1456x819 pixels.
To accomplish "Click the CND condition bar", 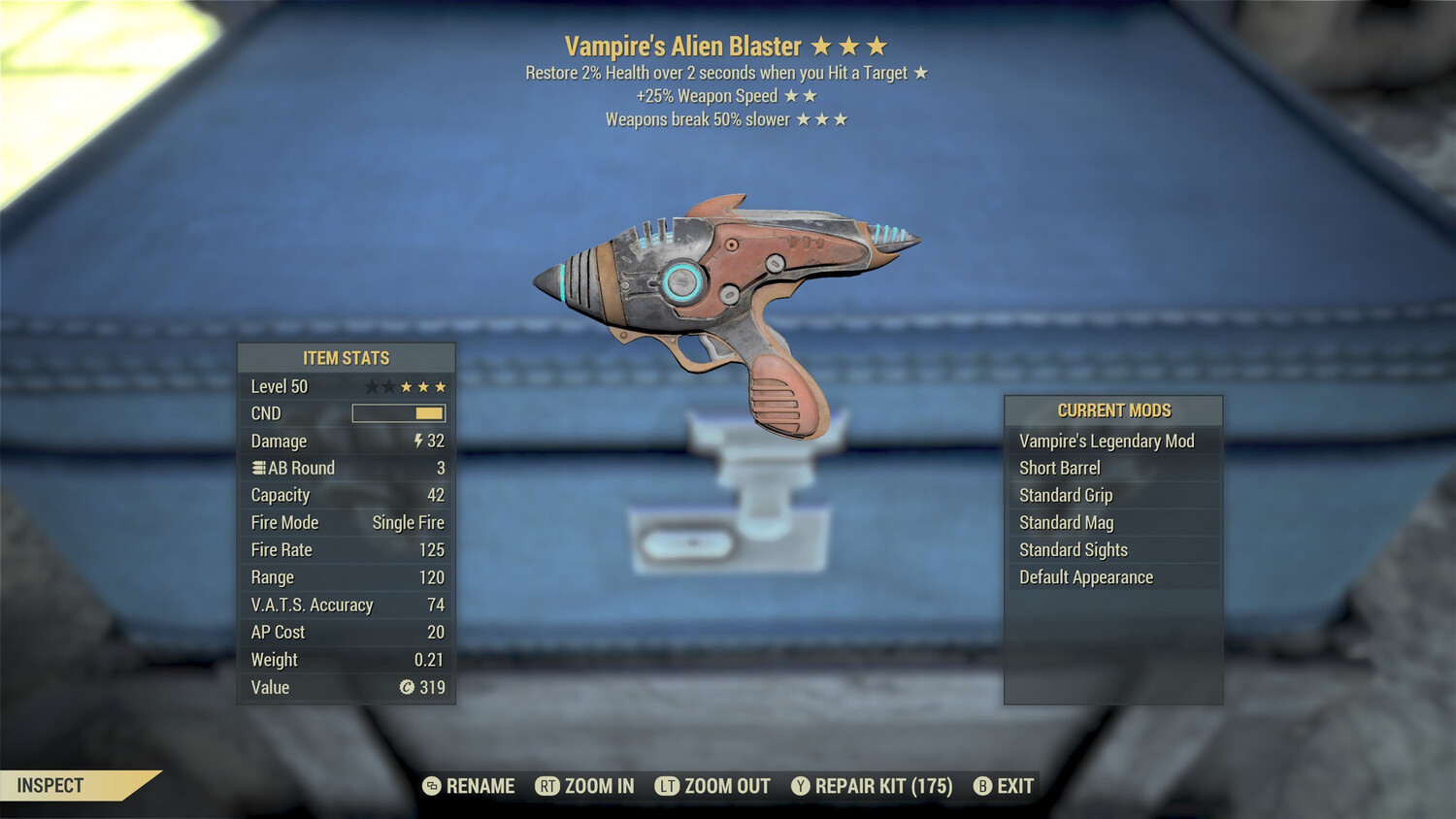I will click(x=397, y=412).
